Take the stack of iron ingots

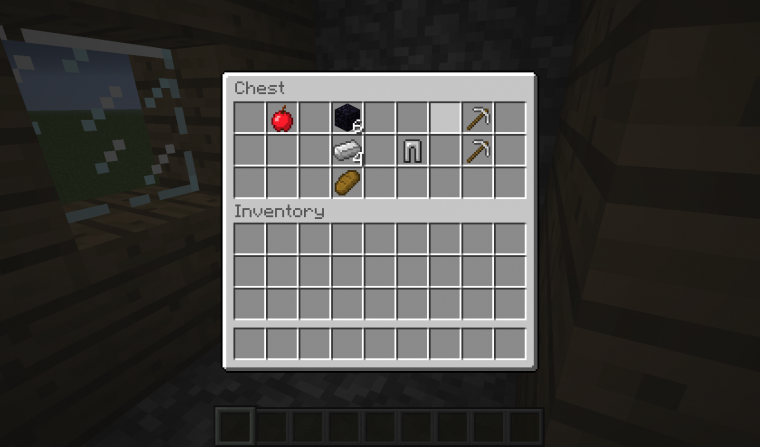(346, 151)
